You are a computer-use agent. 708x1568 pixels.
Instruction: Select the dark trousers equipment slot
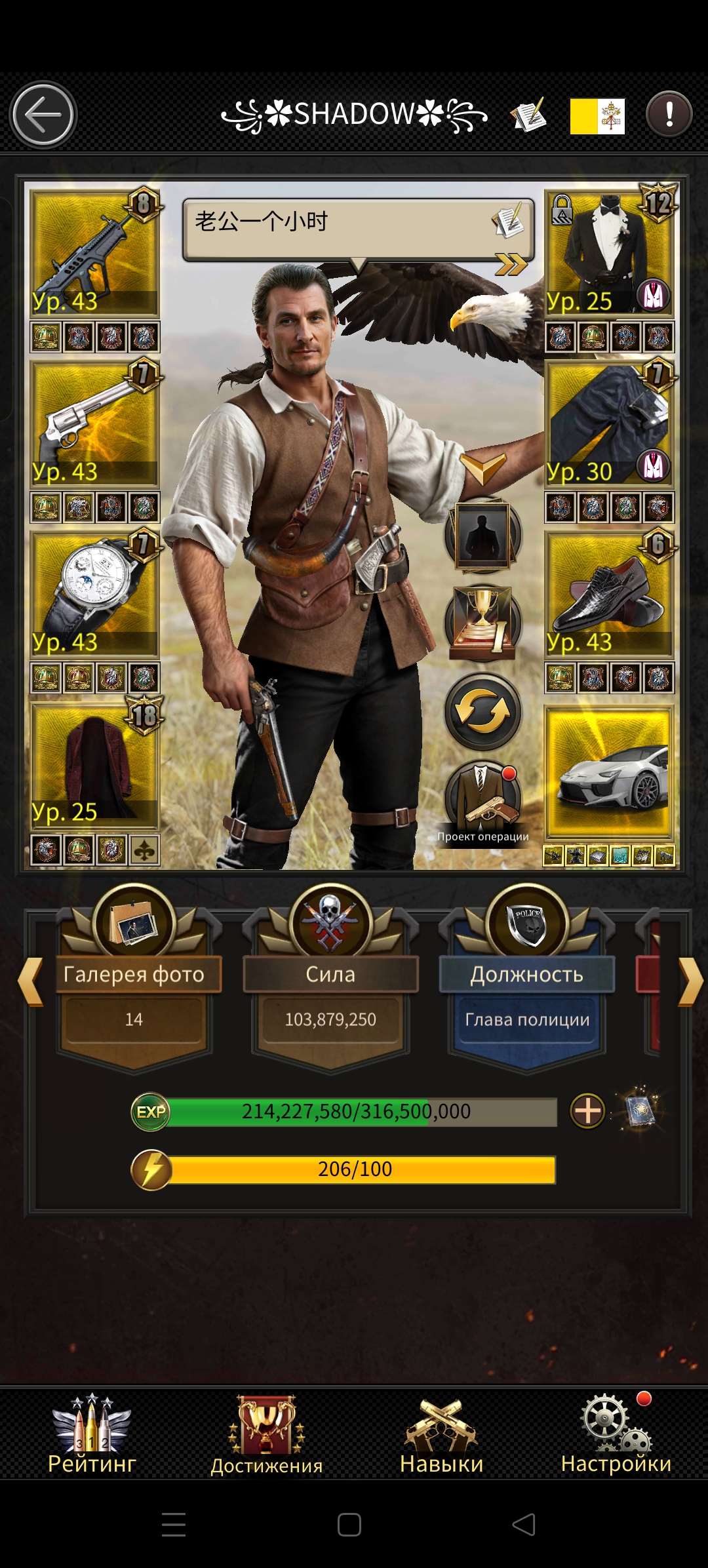click(x=609, y=423)
